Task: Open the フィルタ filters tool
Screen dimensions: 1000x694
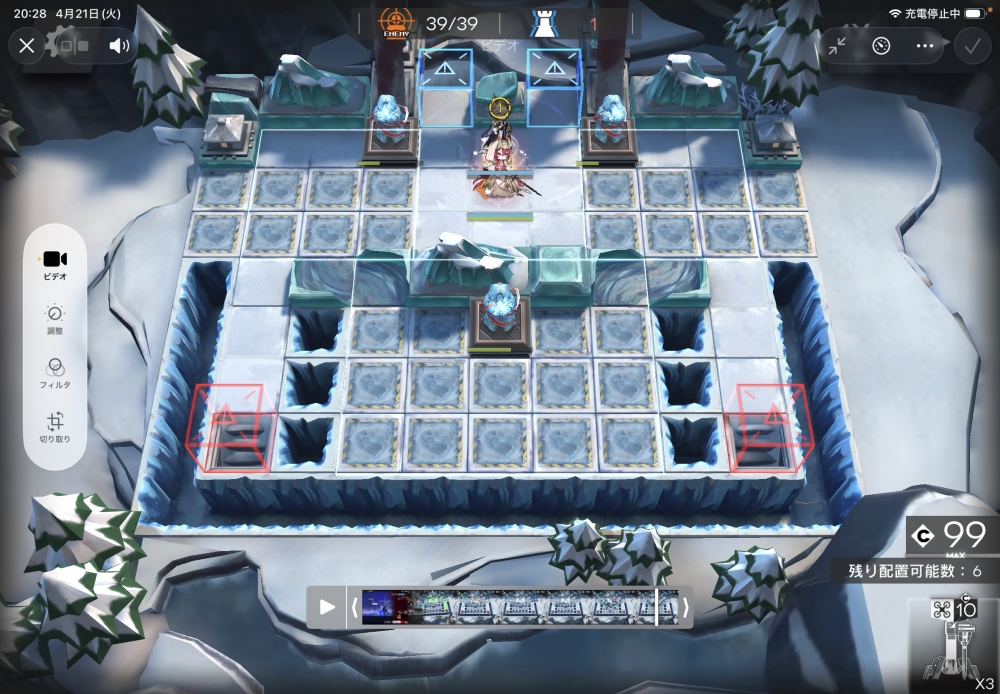Action: 55,373
